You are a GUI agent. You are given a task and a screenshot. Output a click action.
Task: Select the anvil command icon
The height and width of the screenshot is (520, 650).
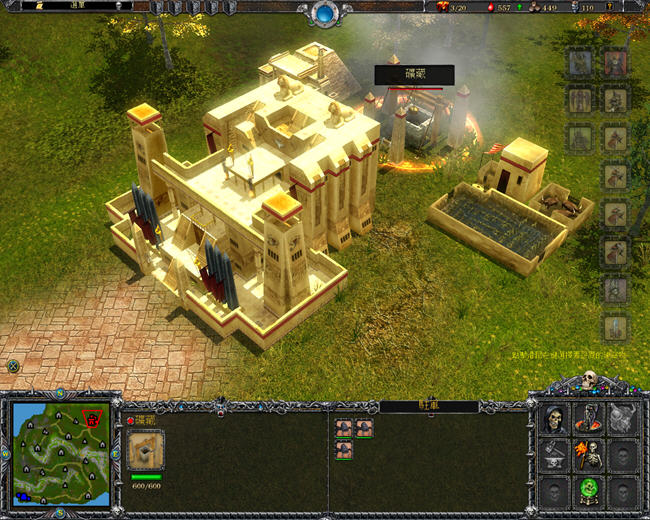(555, 456)
